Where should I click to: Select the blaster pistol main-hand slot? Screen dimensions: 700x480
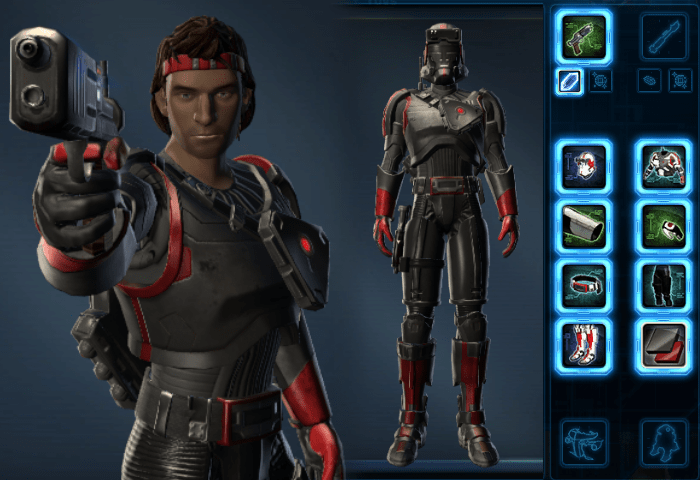coord(585,37)
